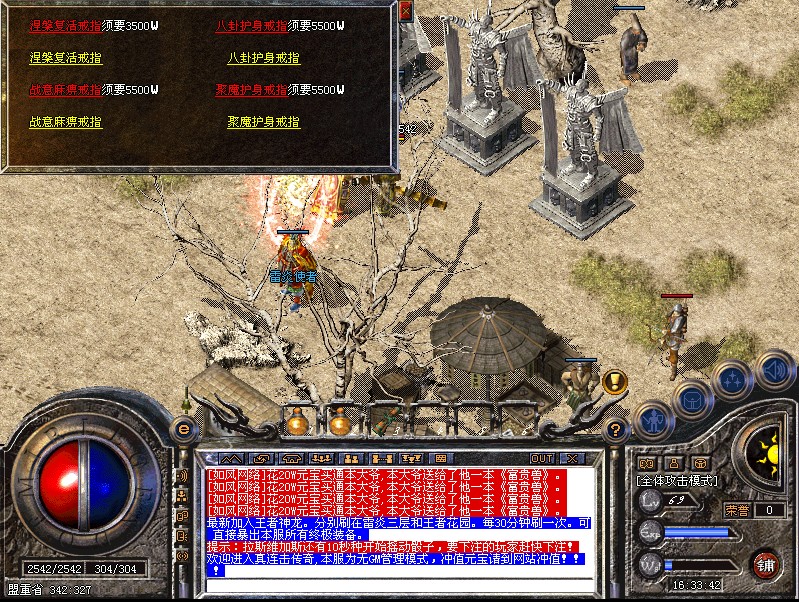The height and width of the screenshot is (602, 799).
Task: Click the red 铺 shop button
Action: 766,564
